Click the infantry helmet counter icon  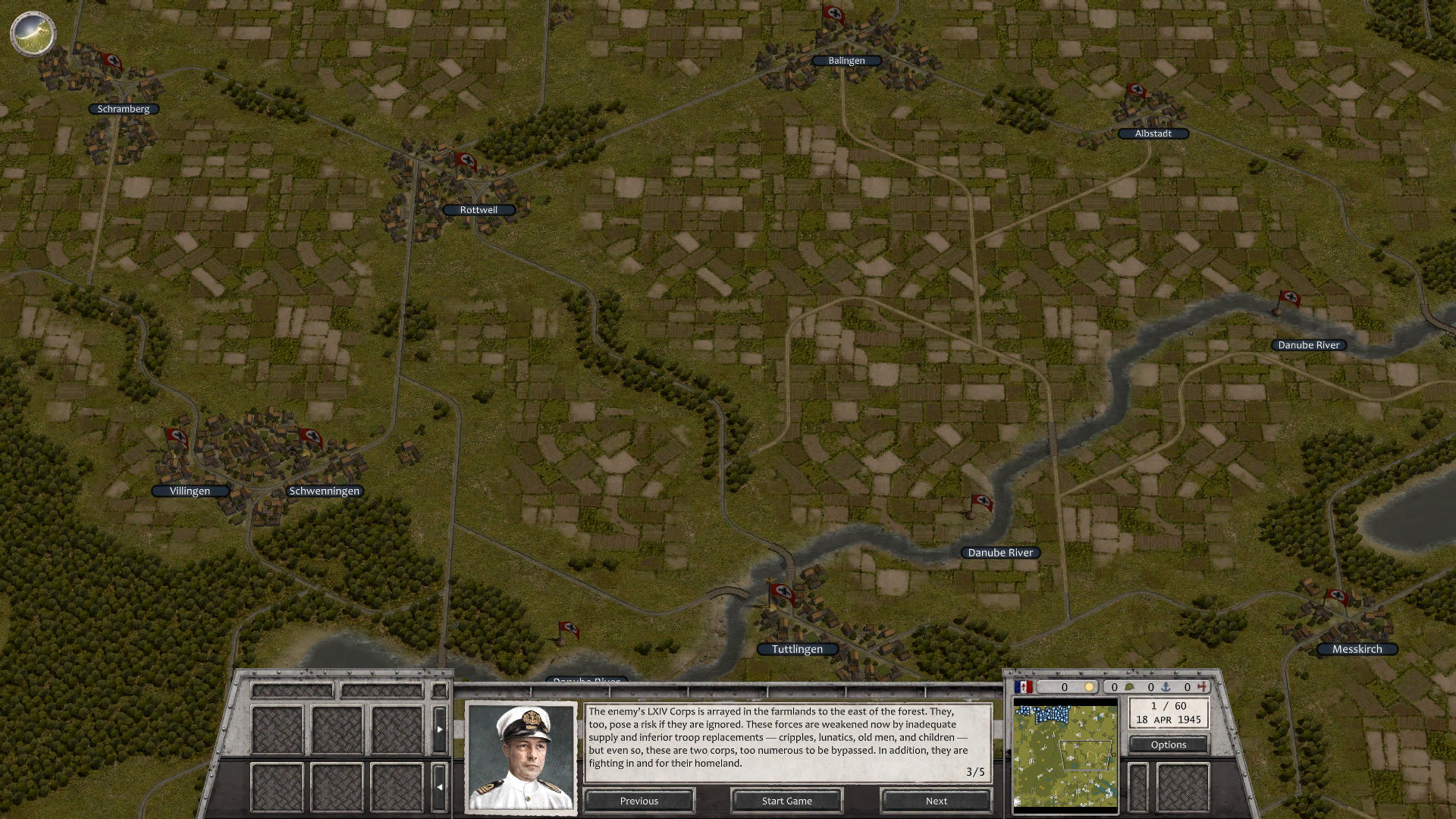(x=1129, y=687)
